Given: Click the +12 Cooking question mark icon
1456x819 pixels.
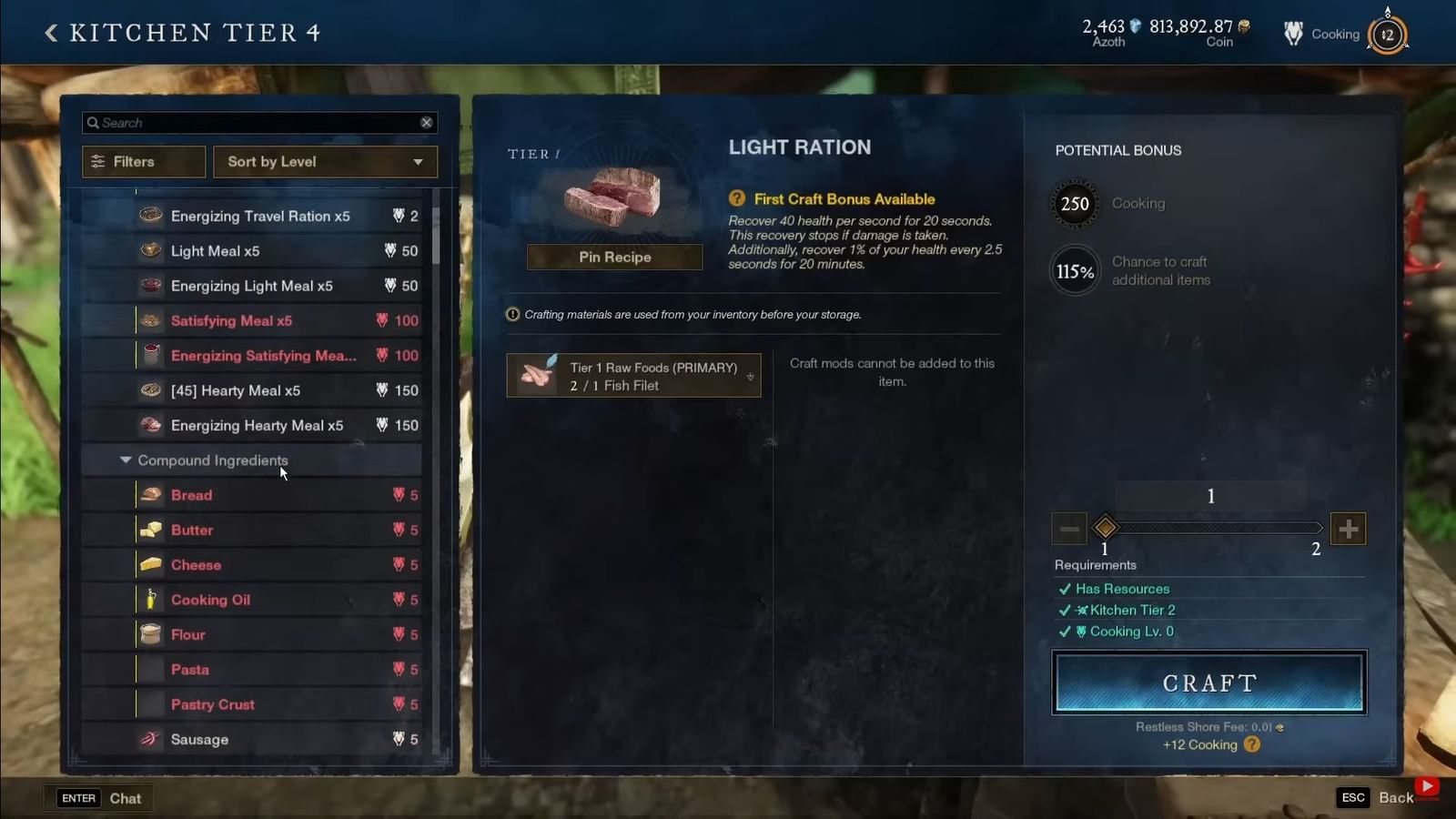Looking at the screenshot, I should (1250, 744).
